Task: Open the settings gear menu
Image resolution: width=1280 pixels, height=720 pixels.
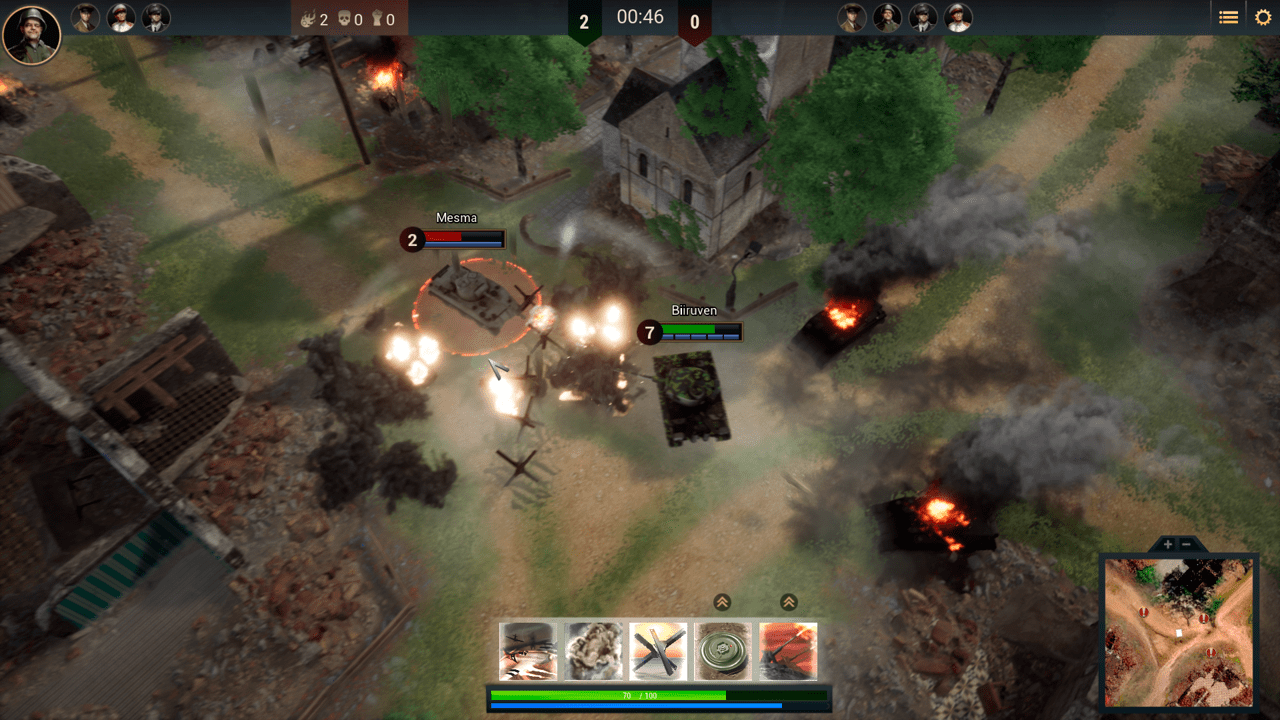Action: pos(1263,17)
